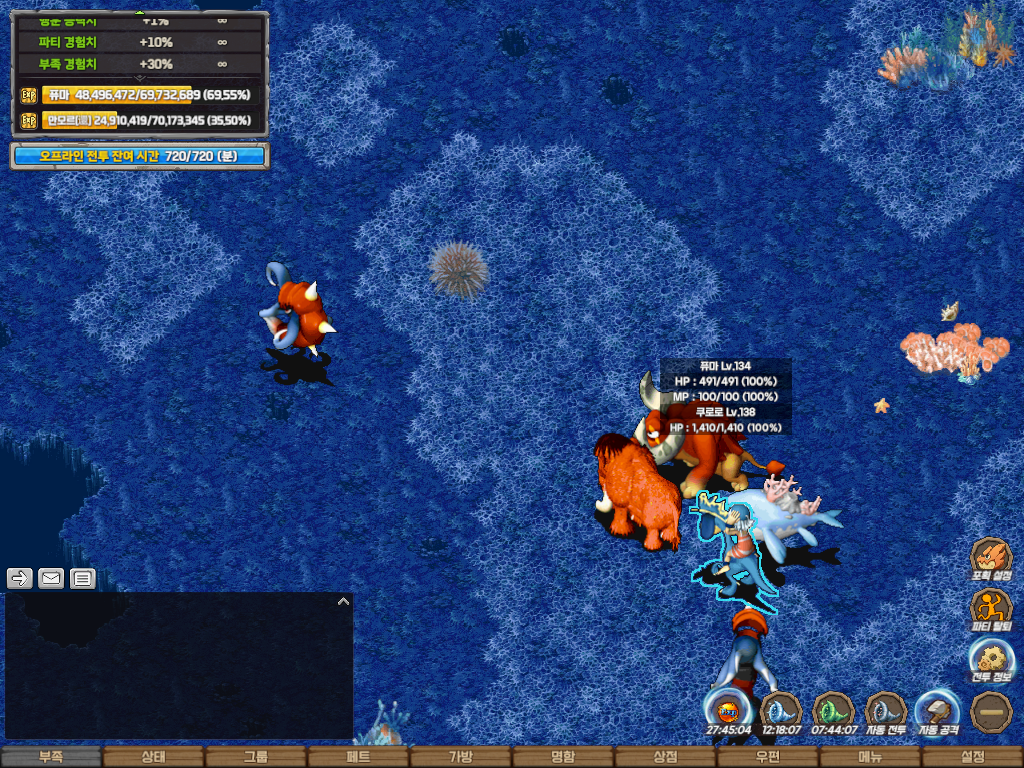This screenshot has width=1024, height=768.
Task: Click the Exp boost buff icon
Action: 728,709
